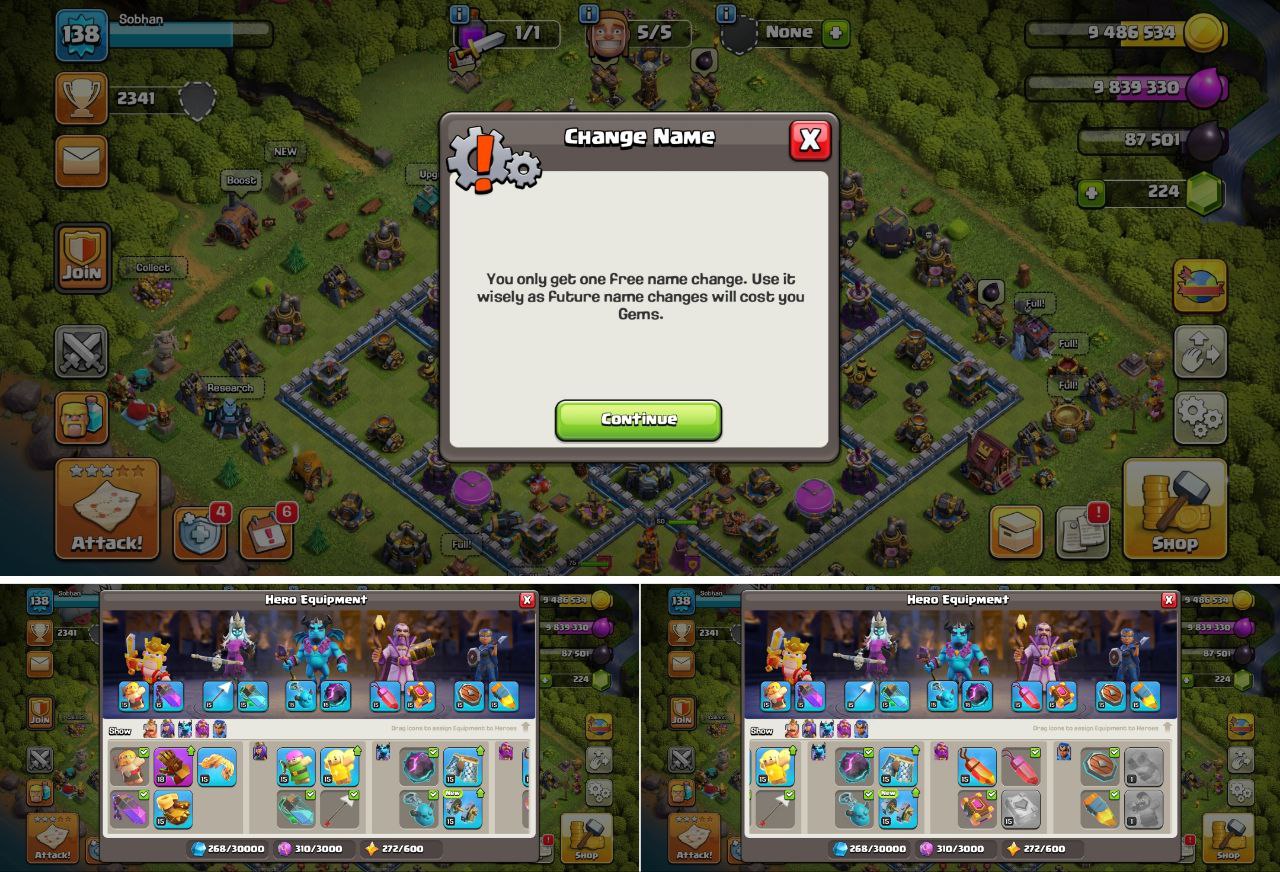Image resolution: width=1280 pixels, height=872 pixels.
Task: Add a unit using the plus beside None
Action: [x=835, y=33]
